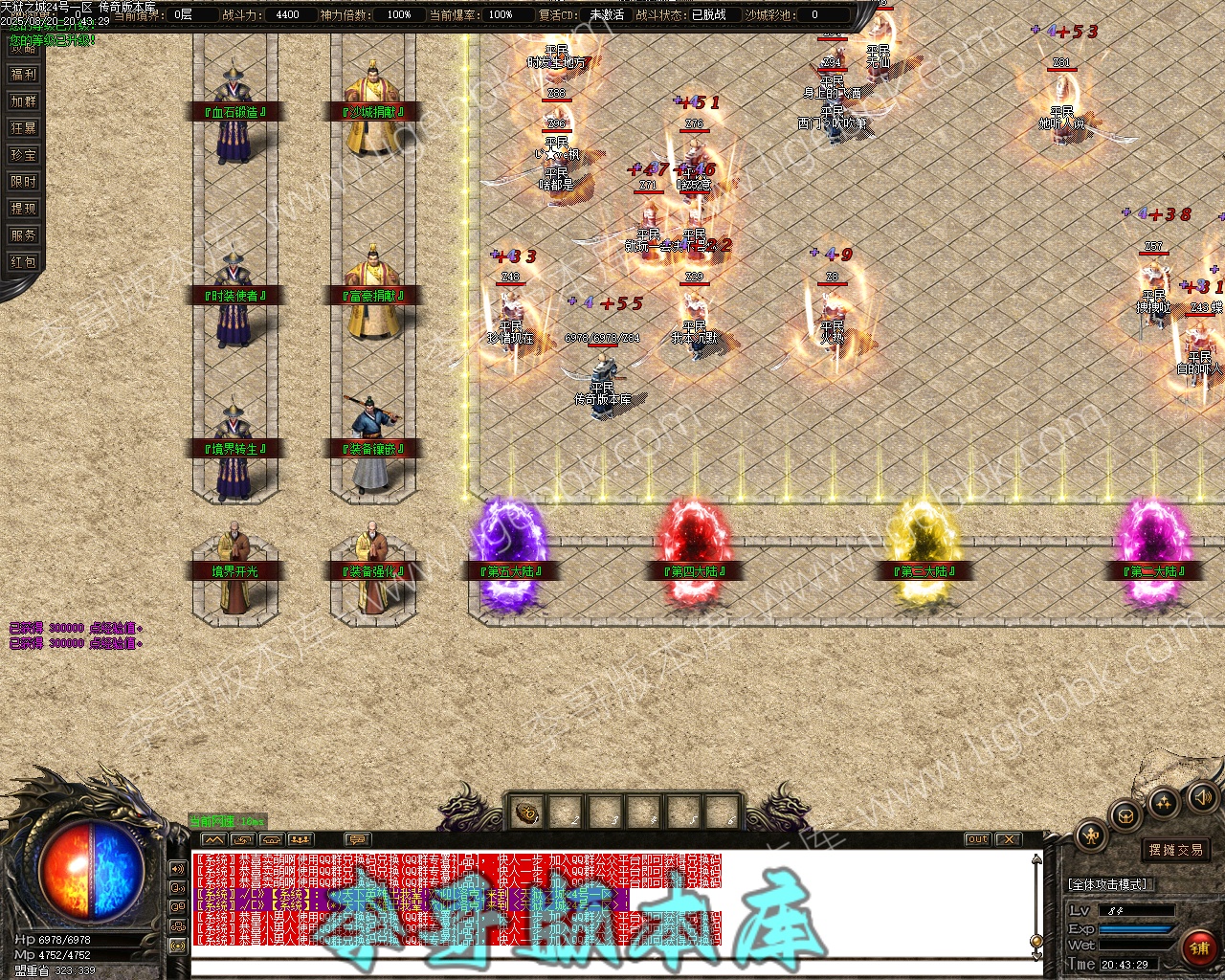Open the 福利 welfare menu
Screen dimensions: 1225x980
pos(23,74)
